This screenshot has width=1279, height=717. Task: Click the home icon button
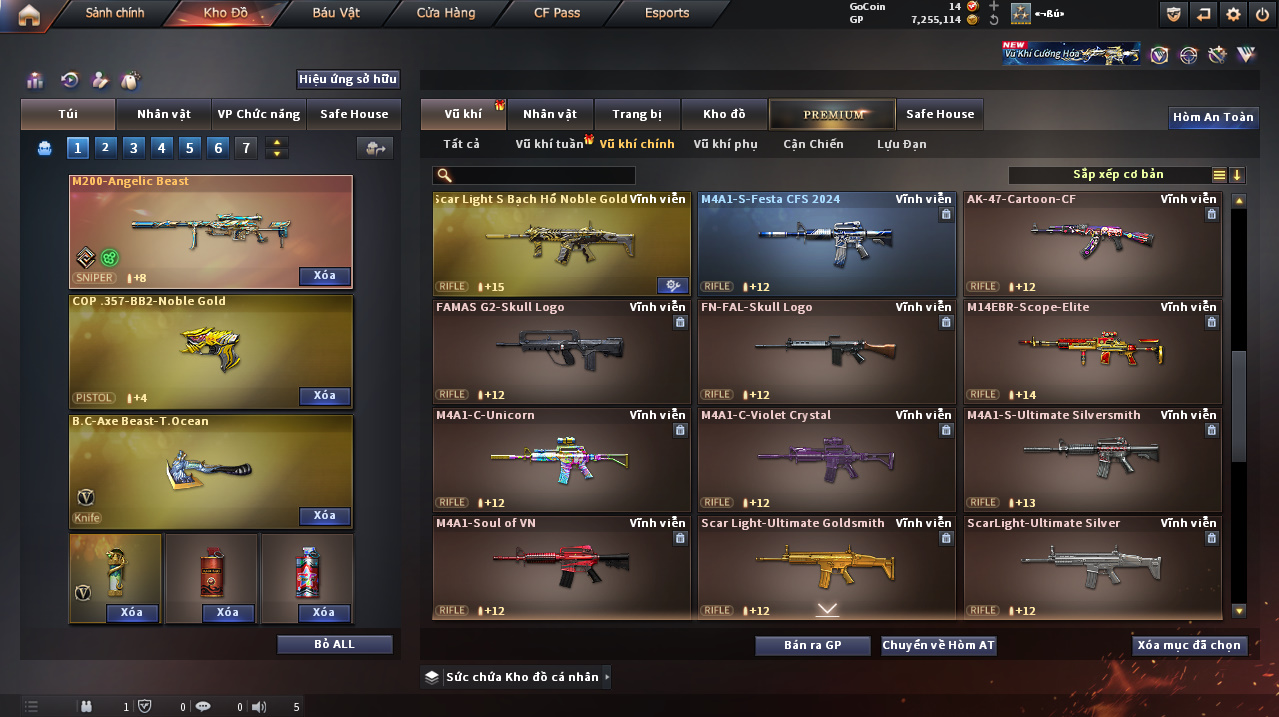29,14
